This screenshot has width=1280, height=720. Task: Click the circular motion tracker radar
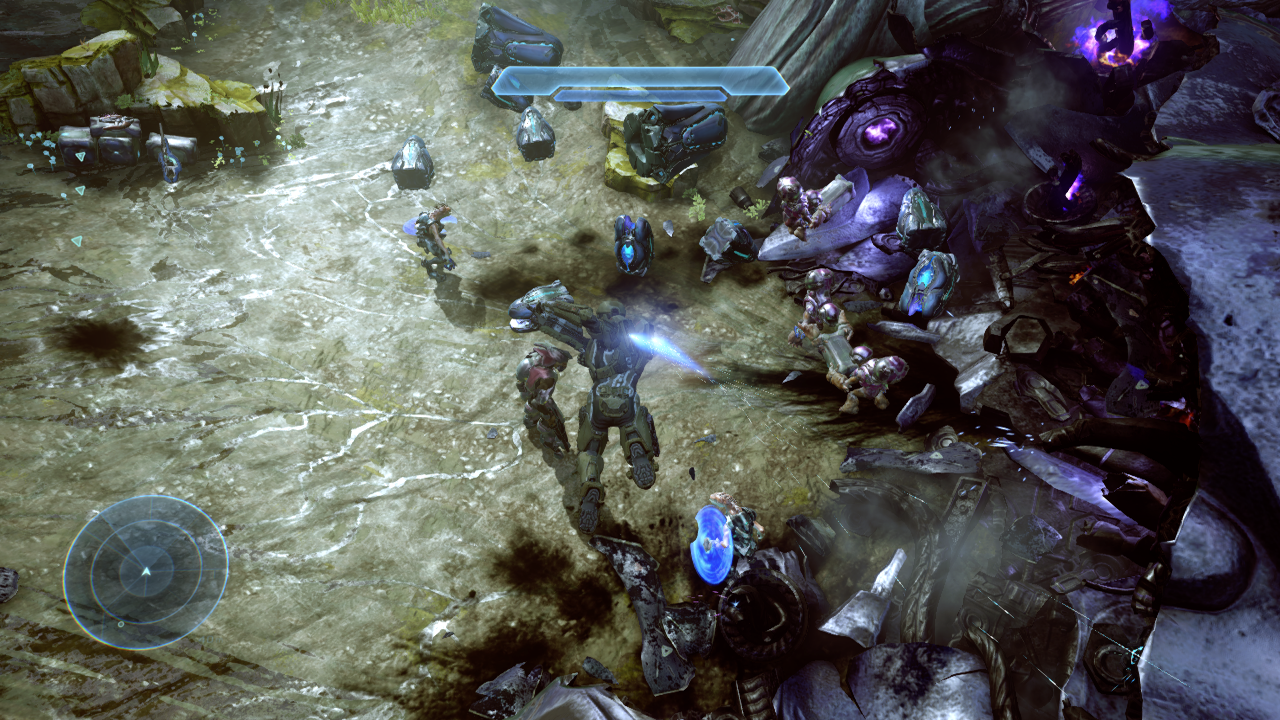click(146, 572)
